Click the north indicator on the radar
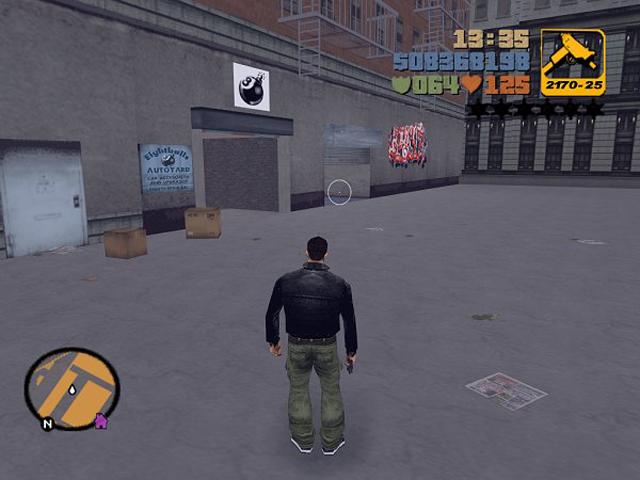 coord(47,423)
